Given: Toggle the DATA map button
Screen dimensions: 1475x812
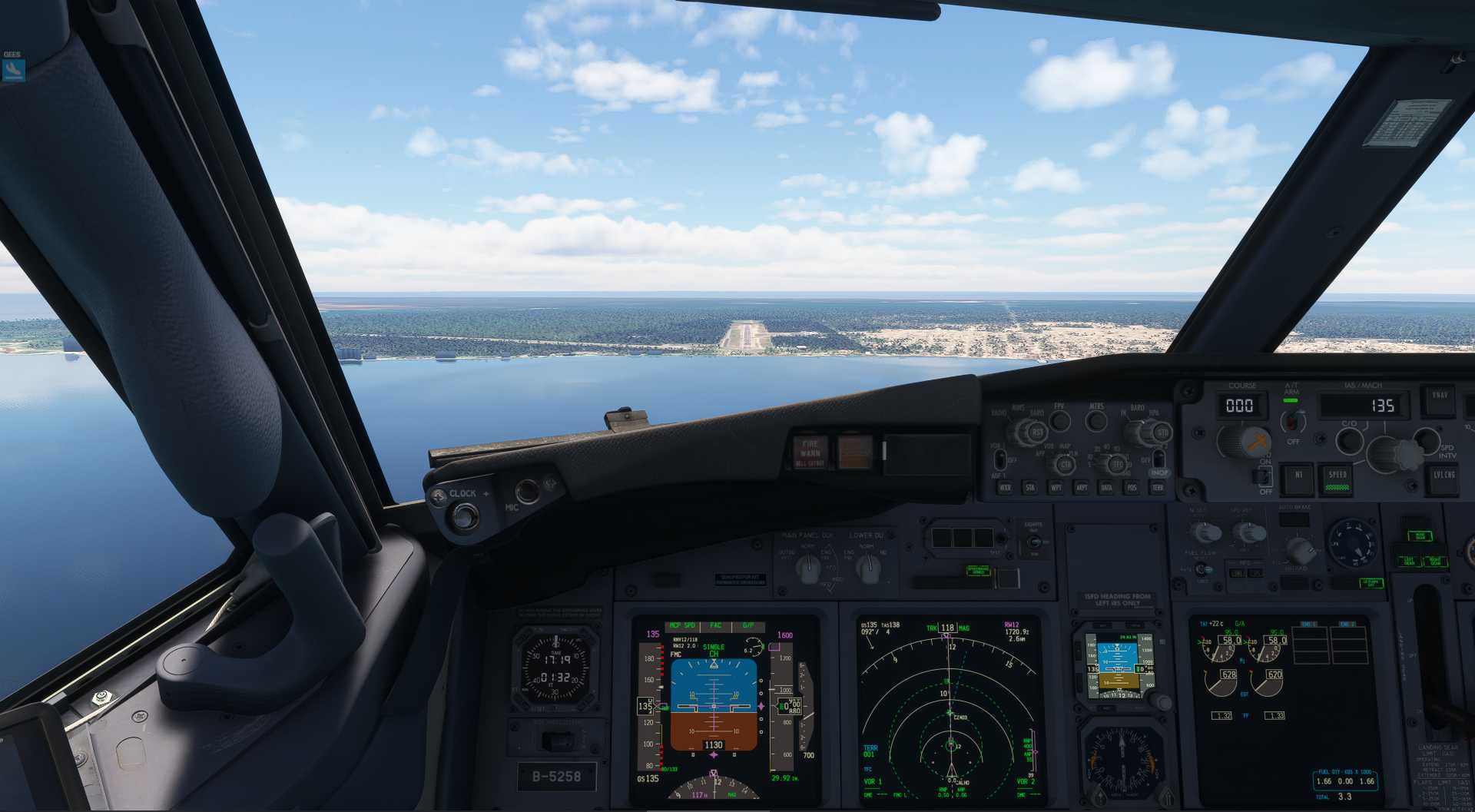Looking at the screenshot, I should [1106, 487].
